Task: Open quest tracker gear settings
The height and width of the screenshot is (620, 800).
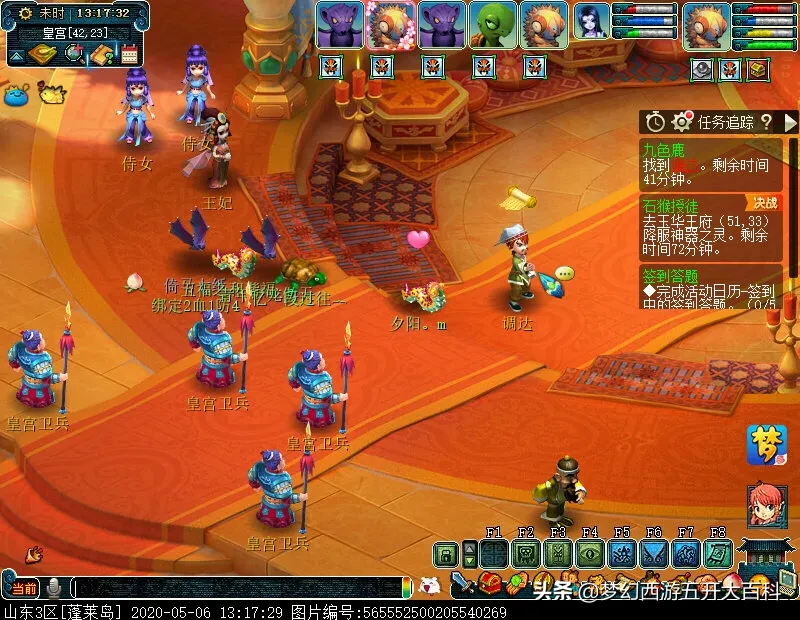Action: 682,122
